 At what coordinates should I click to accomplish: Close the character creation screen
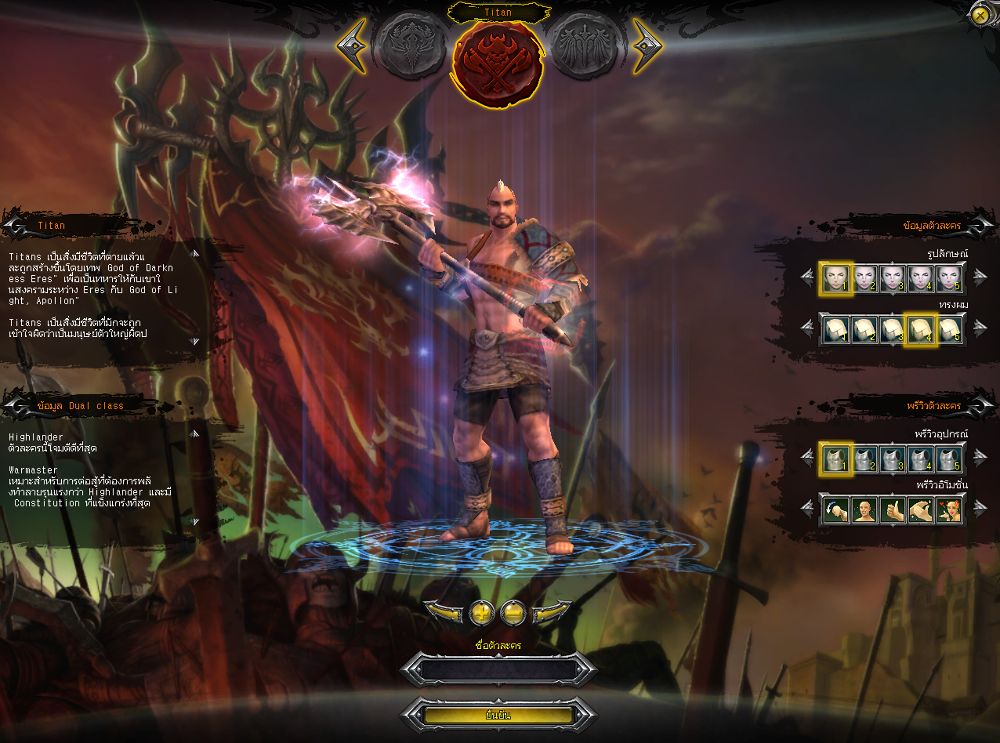[x=980, y=13]
